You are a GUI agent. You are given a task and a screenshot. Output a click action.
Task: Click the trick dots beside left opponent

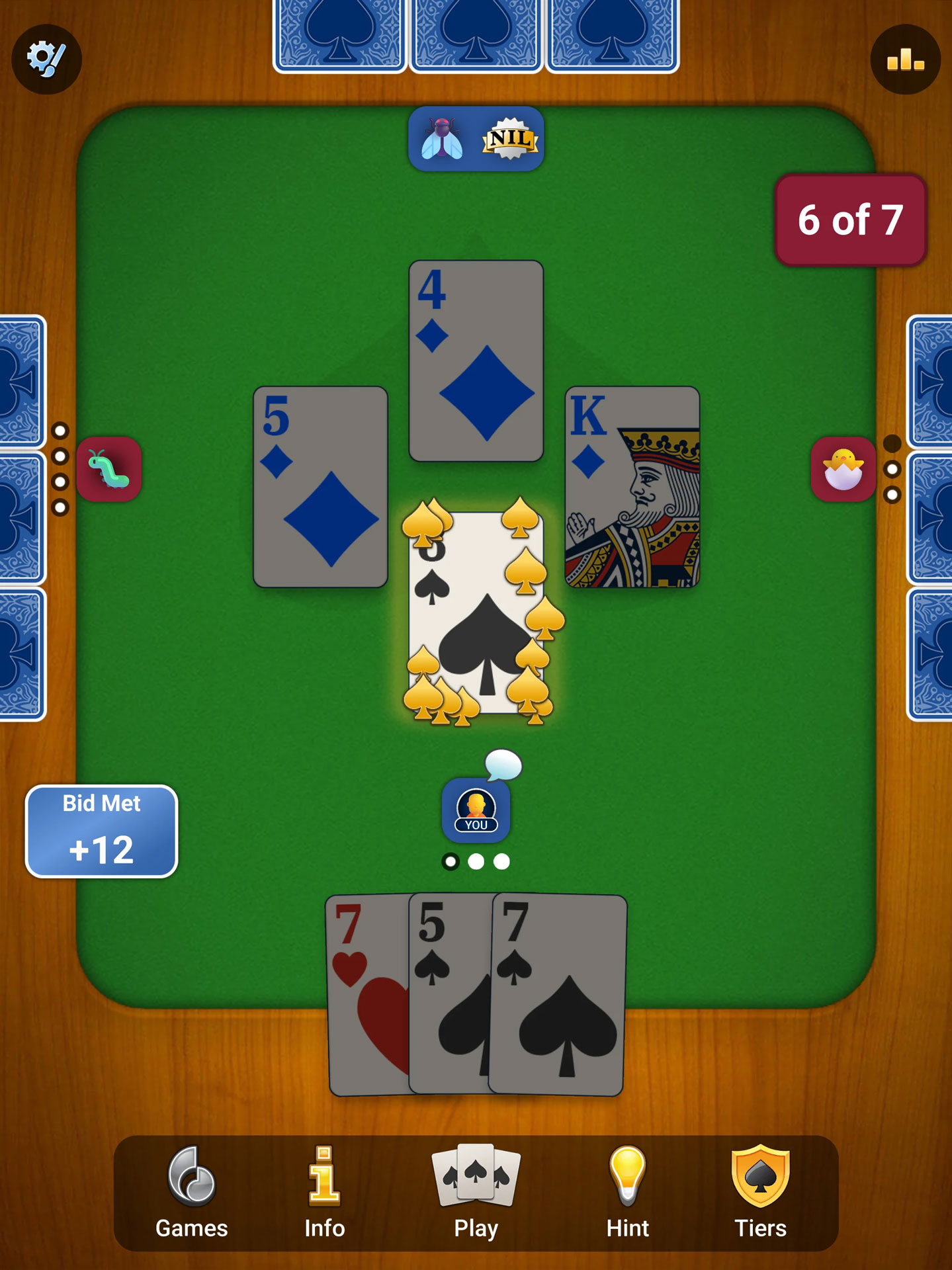(x=62, y=470)
